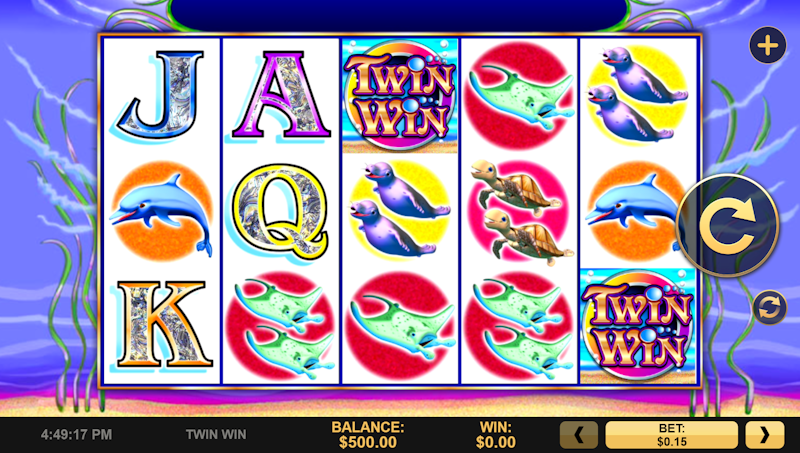Image resolution: width=800 pixels, height=453 pixels.
Task: Toggle the autospin button
Action: click(x=767, y=307)
